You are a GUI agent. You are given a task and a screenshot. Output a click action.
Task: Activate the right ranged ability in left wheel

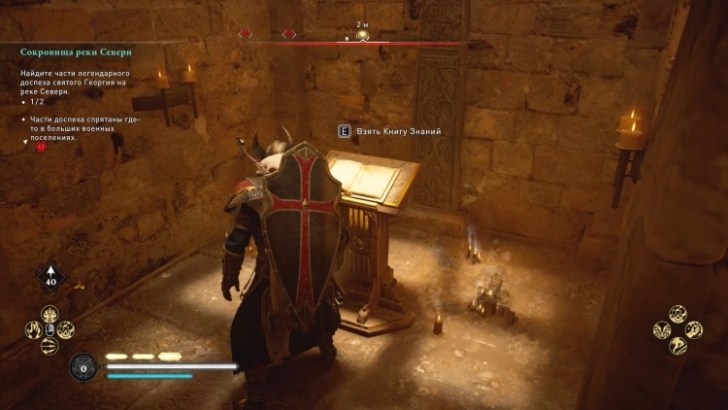click(65, 329)
